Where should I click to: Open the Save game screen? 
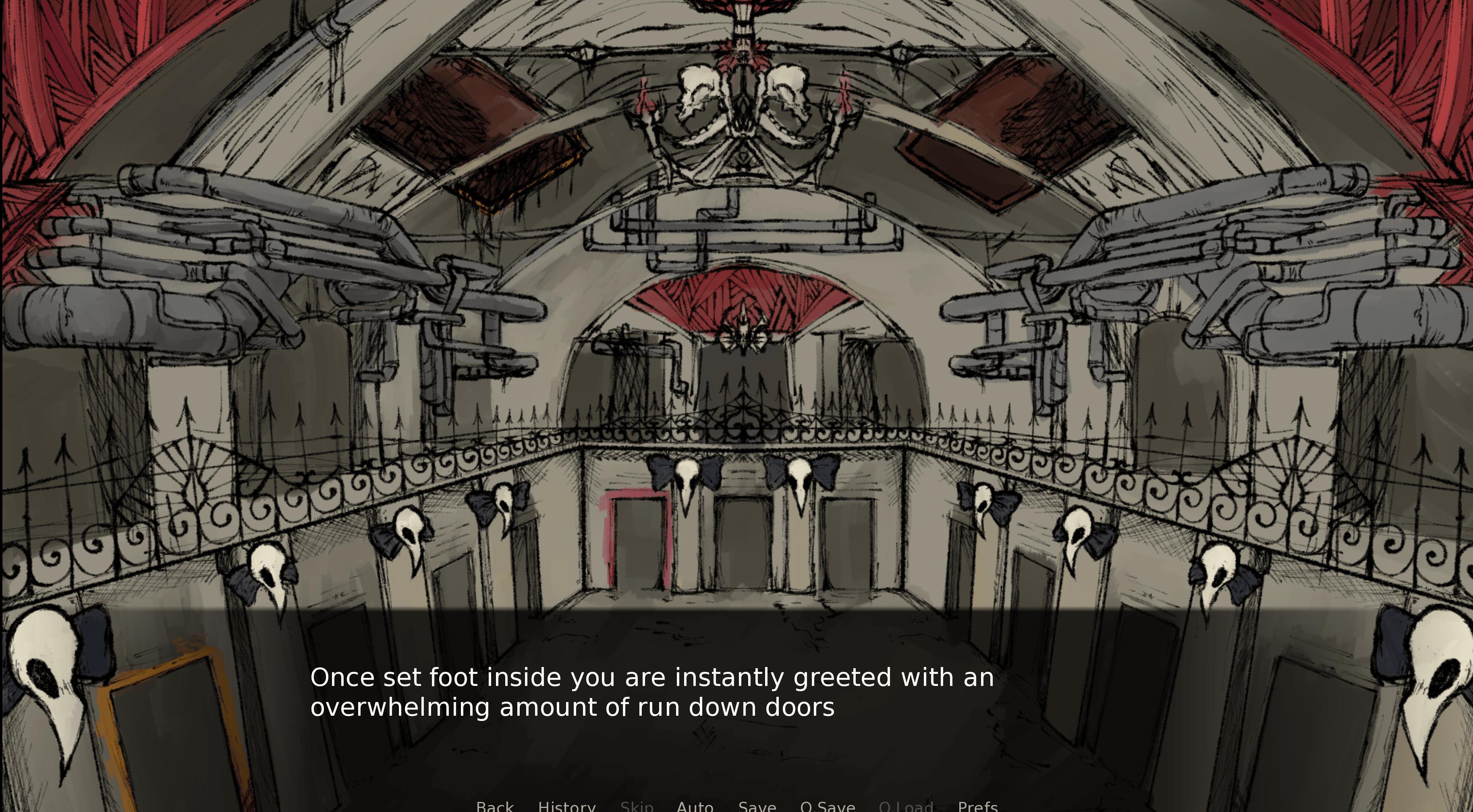click(757, 806)
